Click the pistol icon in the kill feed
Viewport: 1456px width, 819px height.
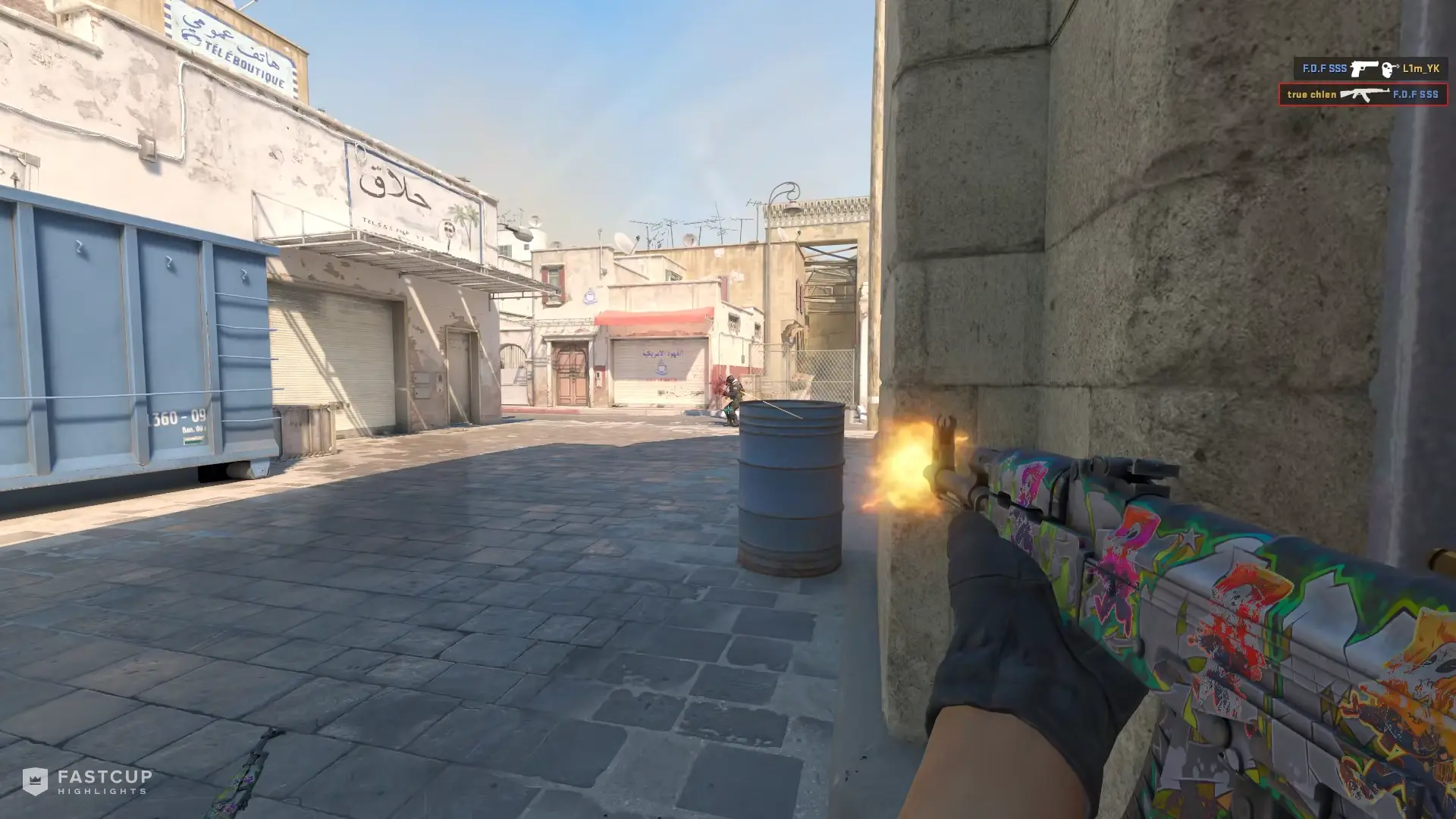[1365, 68]
